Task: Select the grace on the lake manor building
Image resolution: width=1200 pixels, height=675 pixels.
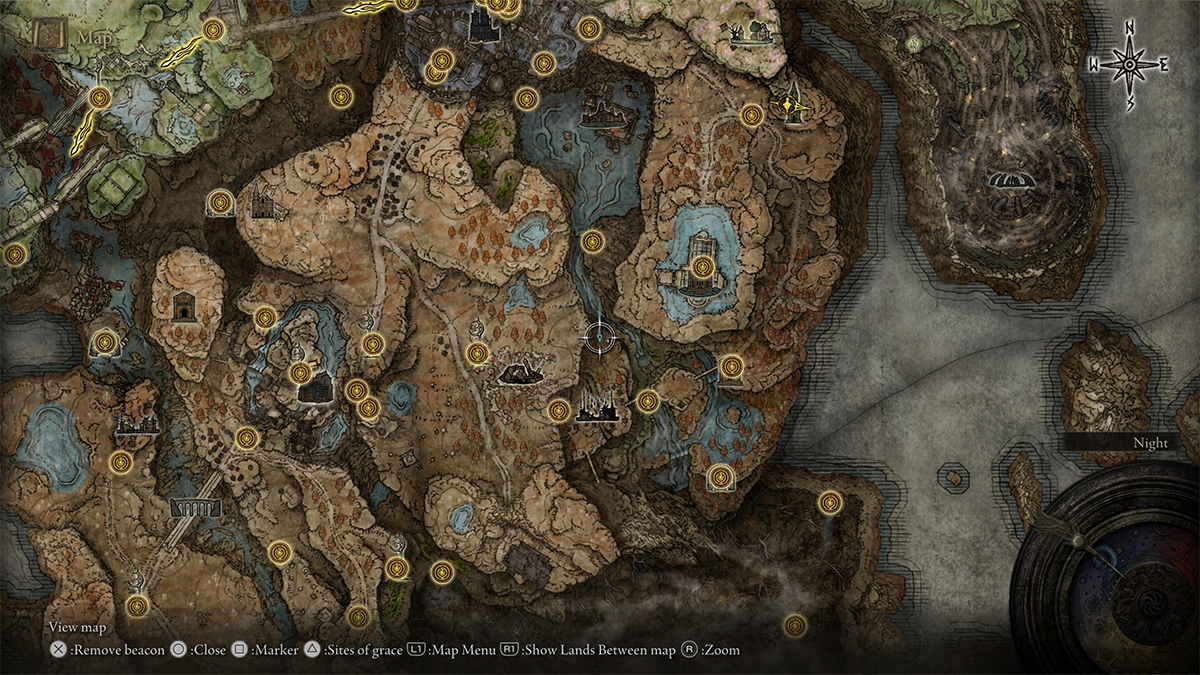Action: (x=702, y=267)
